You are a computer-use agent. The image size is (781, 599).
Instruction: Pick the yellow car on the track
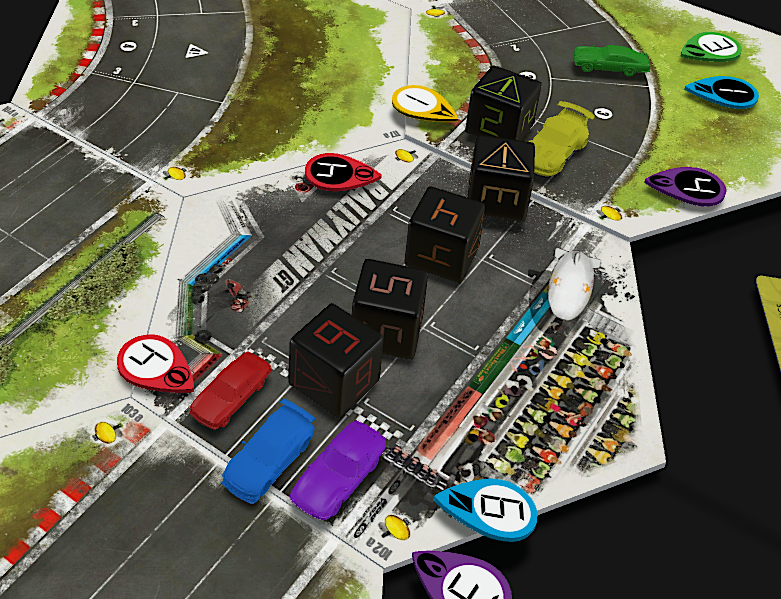(564, 138)
